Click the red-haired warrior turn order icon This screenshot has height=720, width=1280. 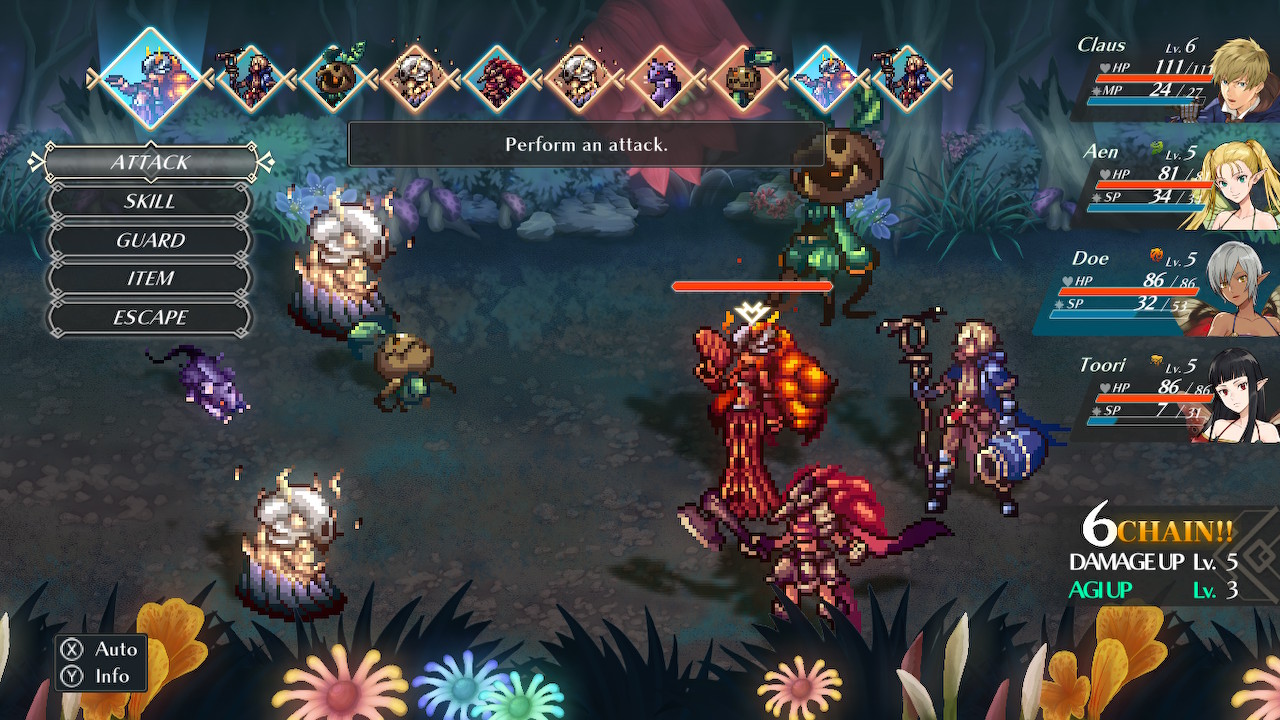click(x=499, y=78)
